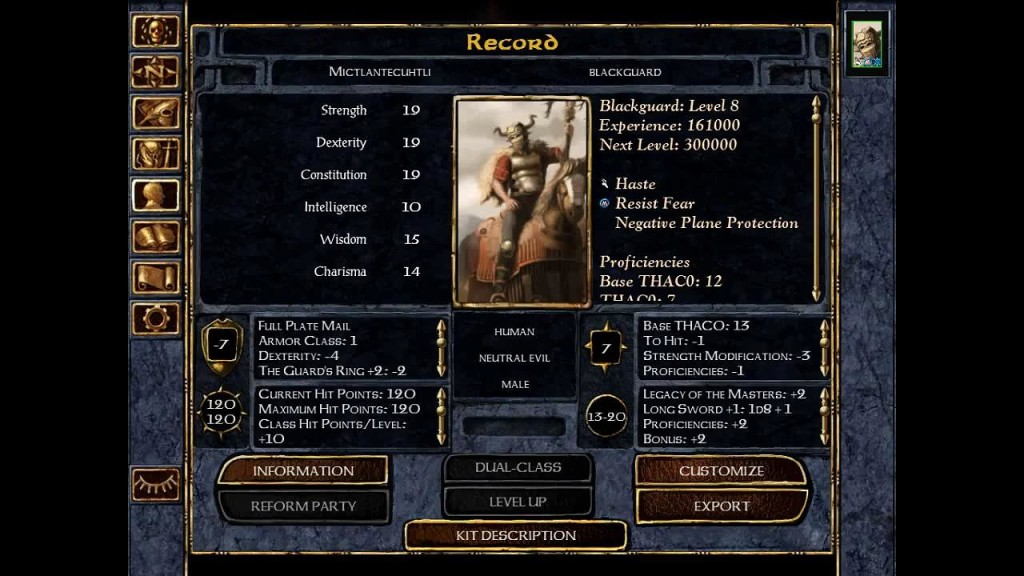Export the character
1024x576 pixels.
point(721,506)
